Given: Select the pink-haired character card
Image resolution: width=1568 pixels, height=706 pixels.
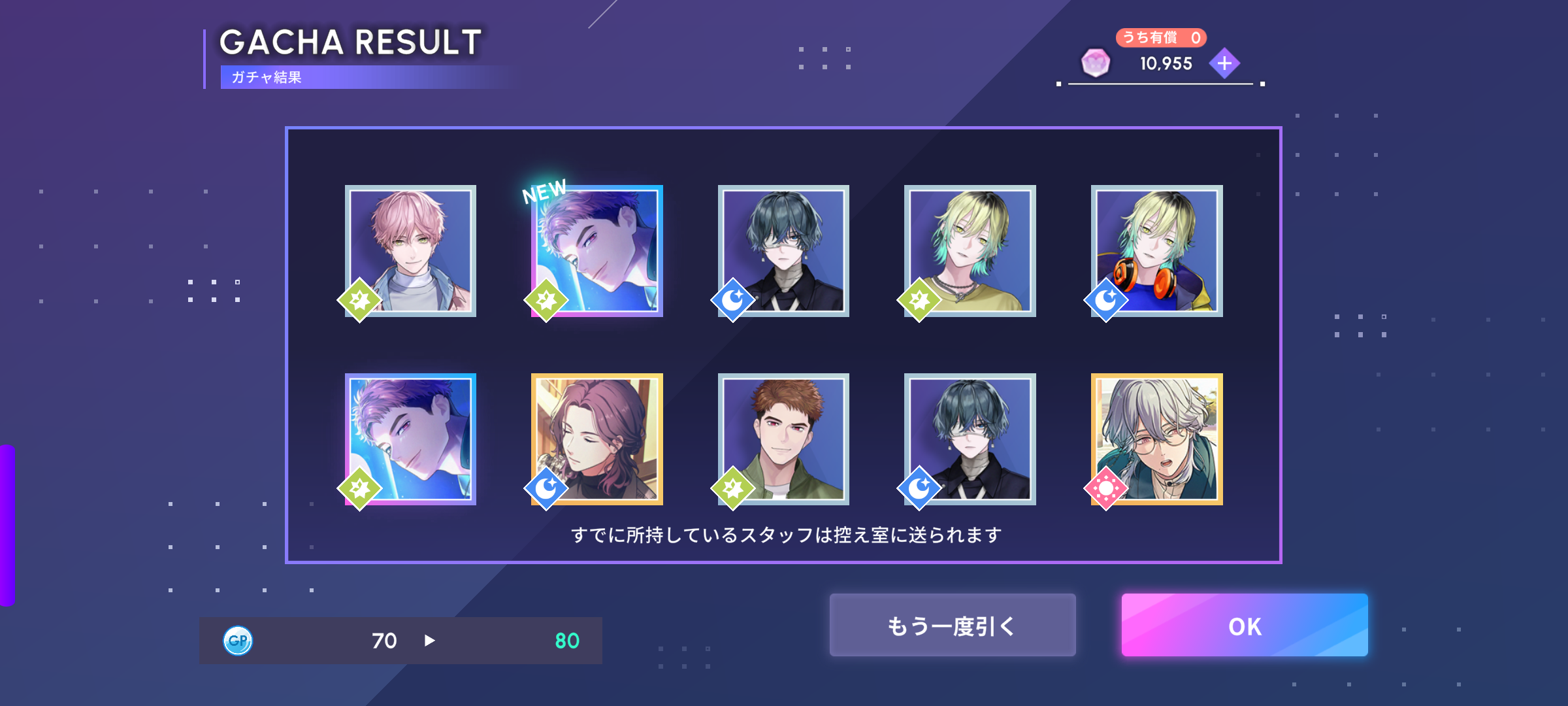Looking at the screenshot, I should click(x=410, y=251).
